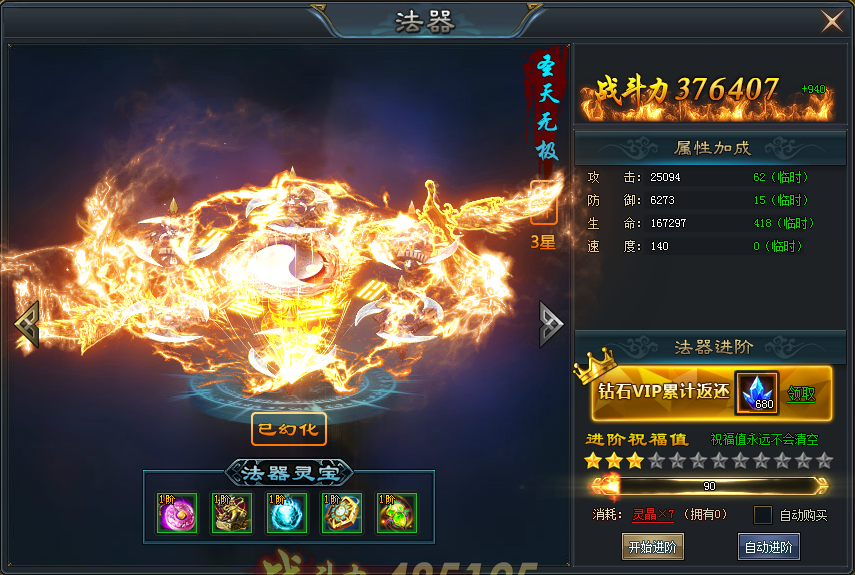This screenshot has height=575, width=855.
Task: Show the previous artifact with left arrow
Action: (26, 325)
